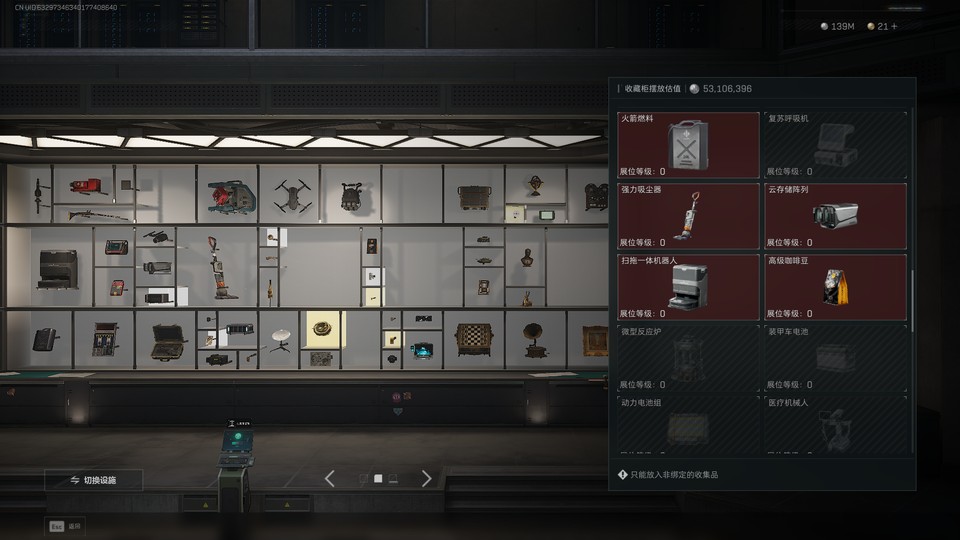
Task: Click the 返回 back button
Action: click(x=66, y=525)
